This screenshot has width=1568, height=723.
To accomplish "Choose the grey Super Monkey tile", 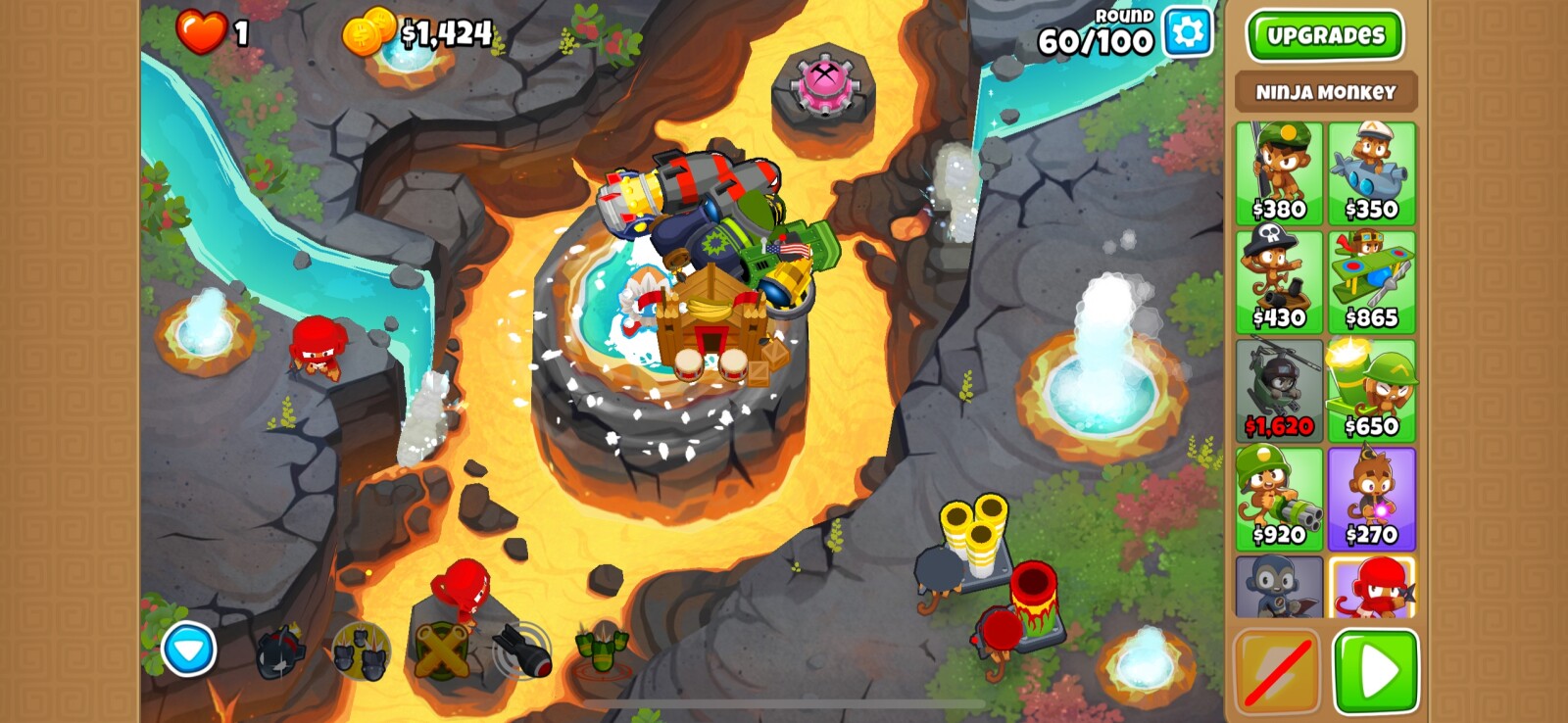I will point(1279,588).
